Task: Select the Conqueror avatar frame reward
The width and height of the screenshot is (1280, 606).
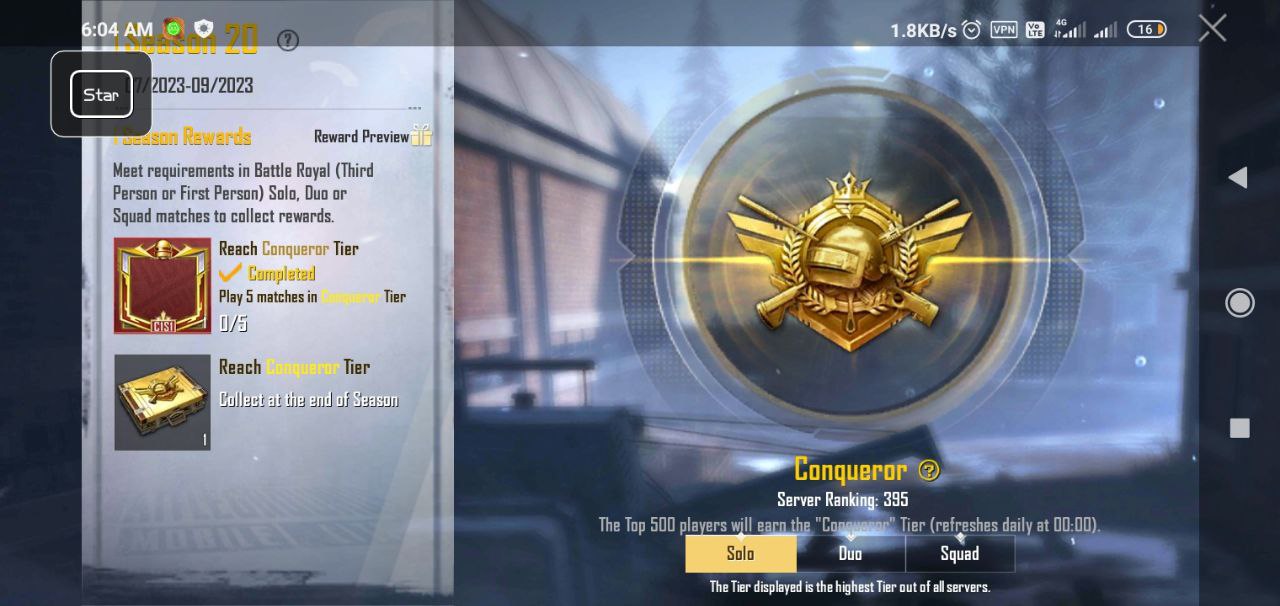Action: click(x=162, y=285)
